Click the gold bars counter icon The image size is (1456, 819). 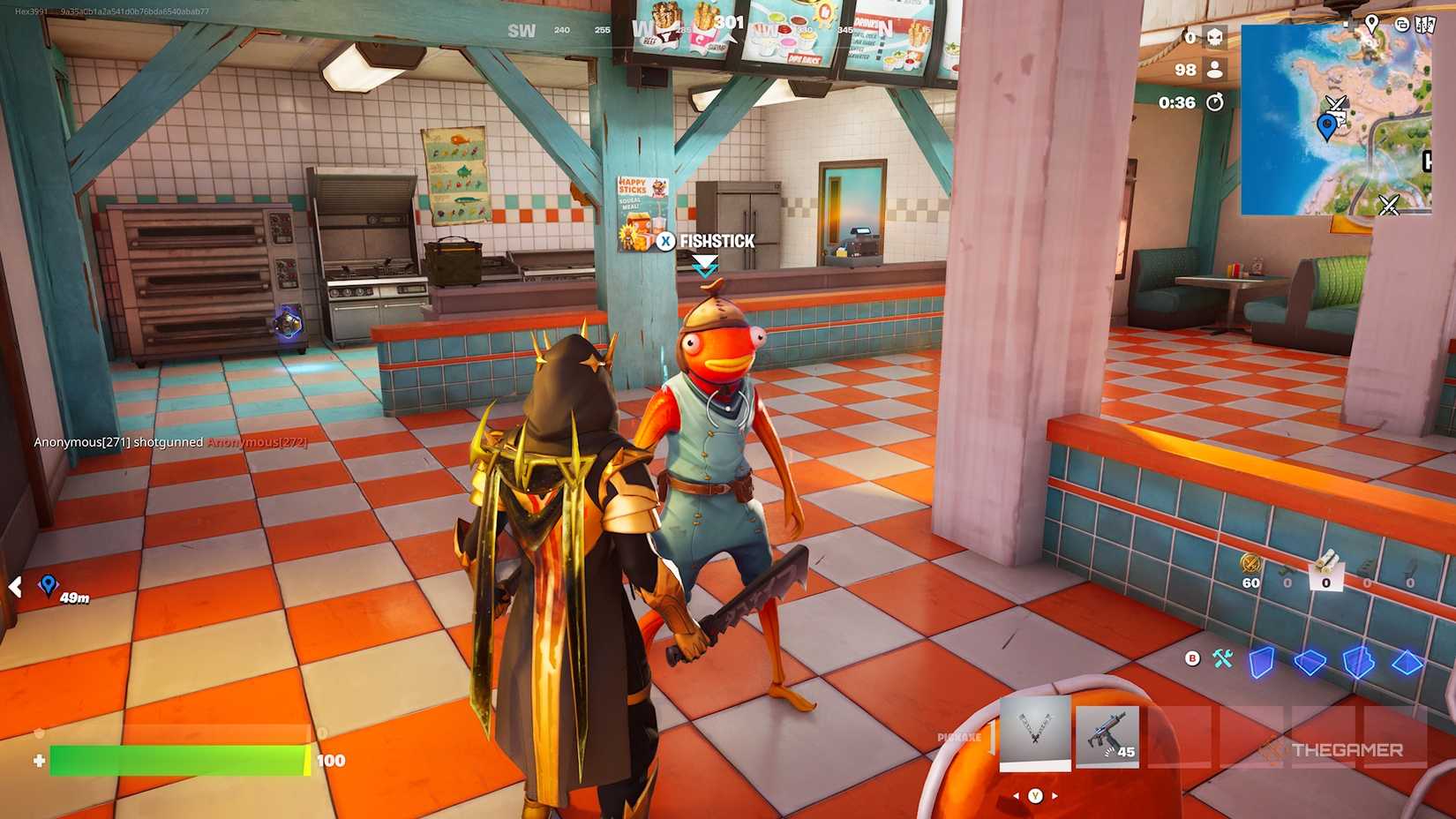pyautogui.click(x=1250, y=564)
